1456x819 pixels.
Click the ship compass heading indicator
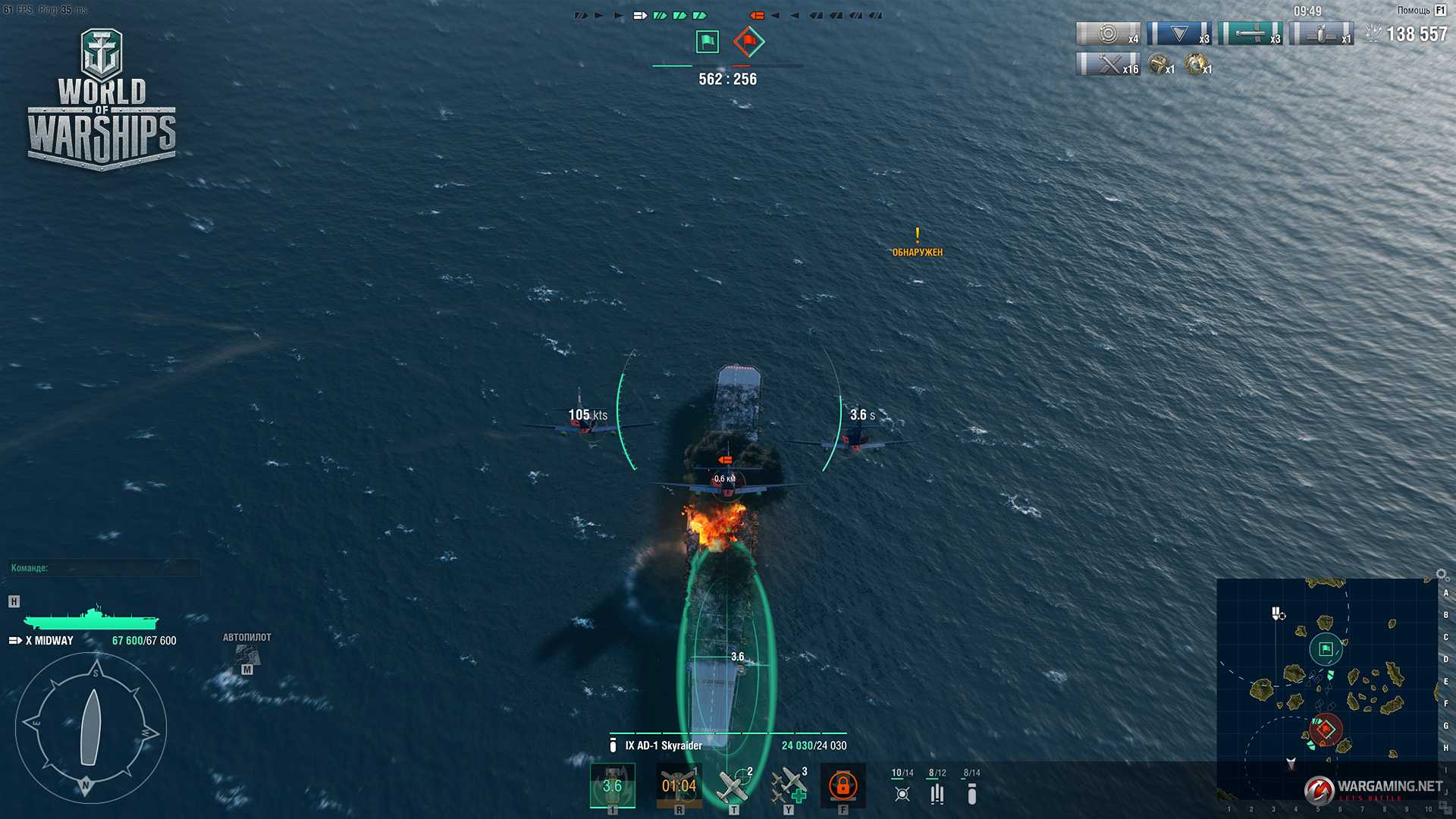coord(91,728)
